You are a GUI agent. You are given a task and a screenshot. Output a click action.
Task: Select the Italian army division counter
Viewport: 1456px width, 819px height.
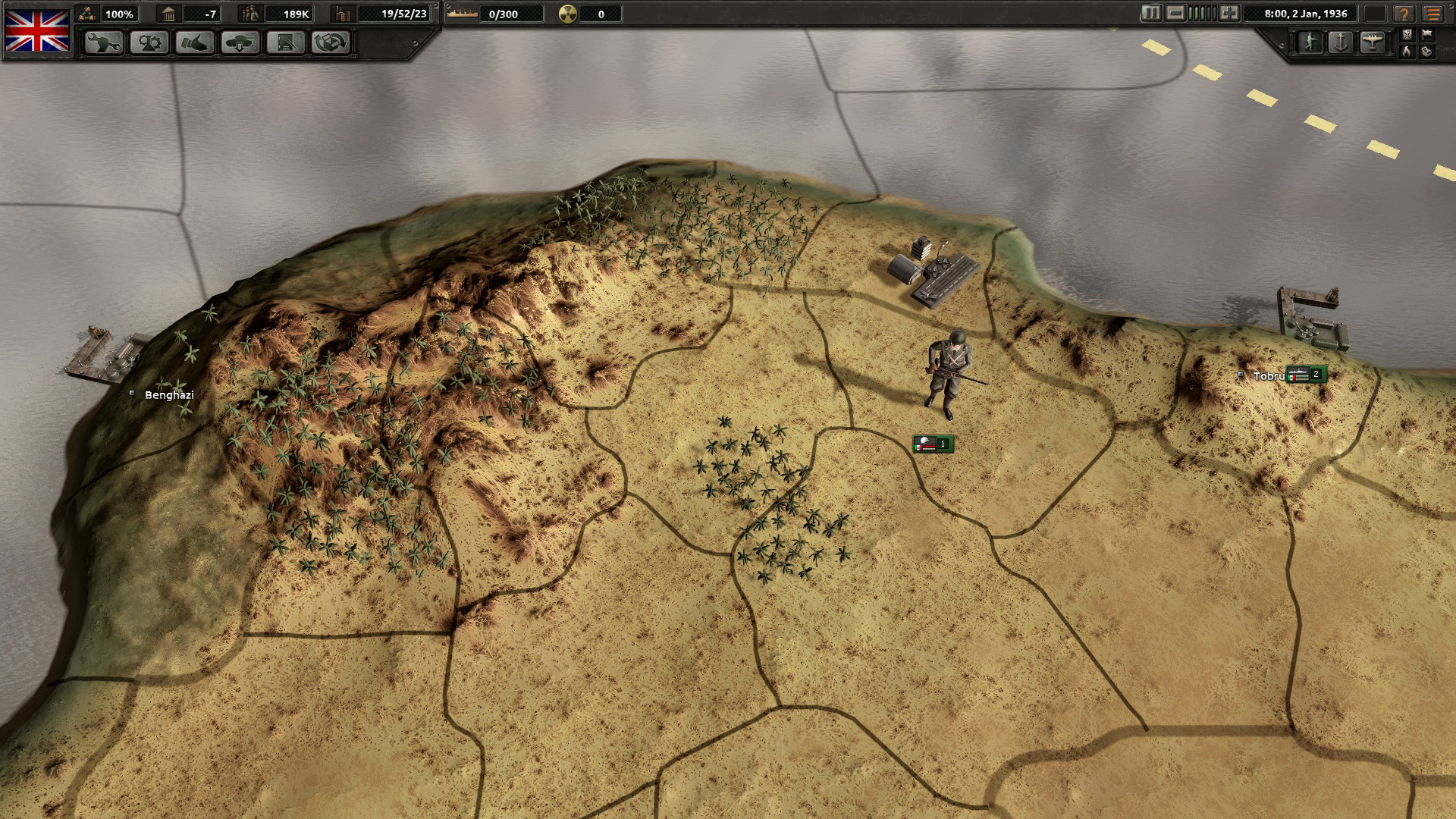point(933,444)
